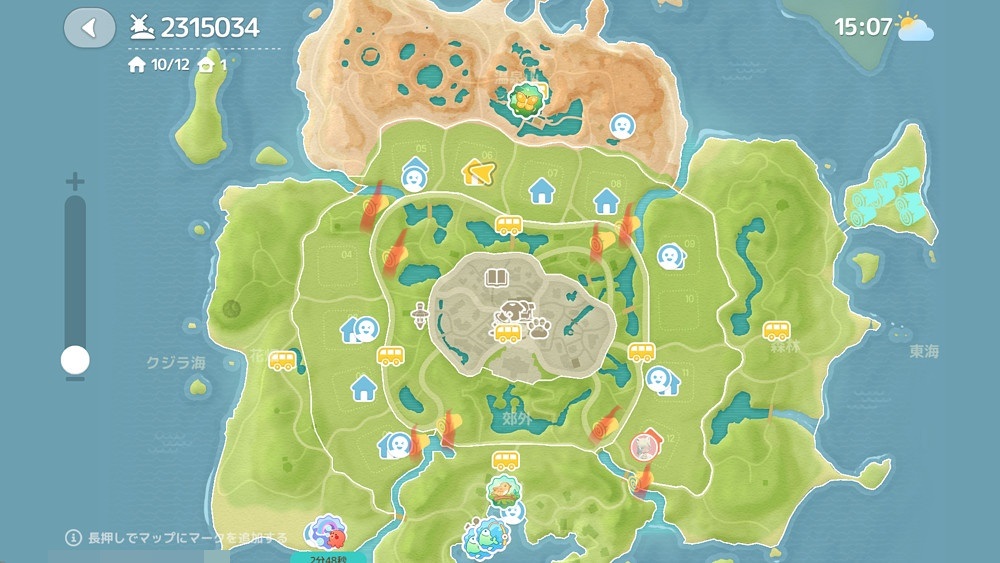Click the zoom slider's white handle
The width and height of the screenshot is (1000, 563).
pyautogui.click(x=75, y=360)
